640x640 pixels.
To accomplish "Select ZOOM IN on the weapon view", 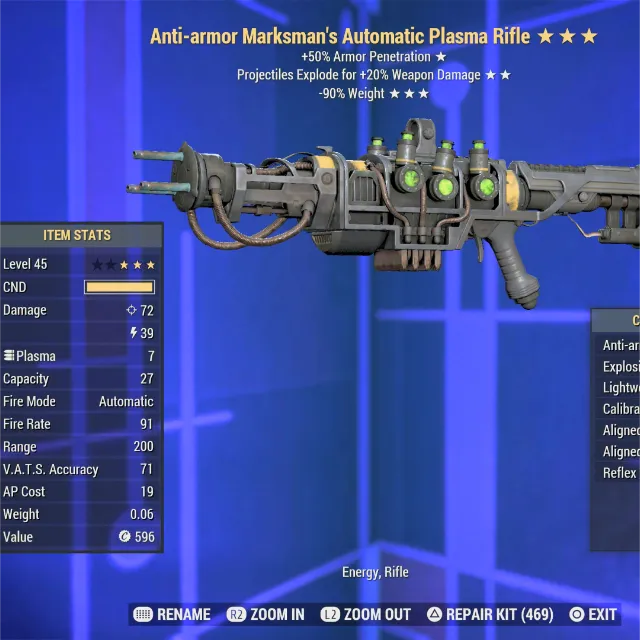I will coord(265,614).
